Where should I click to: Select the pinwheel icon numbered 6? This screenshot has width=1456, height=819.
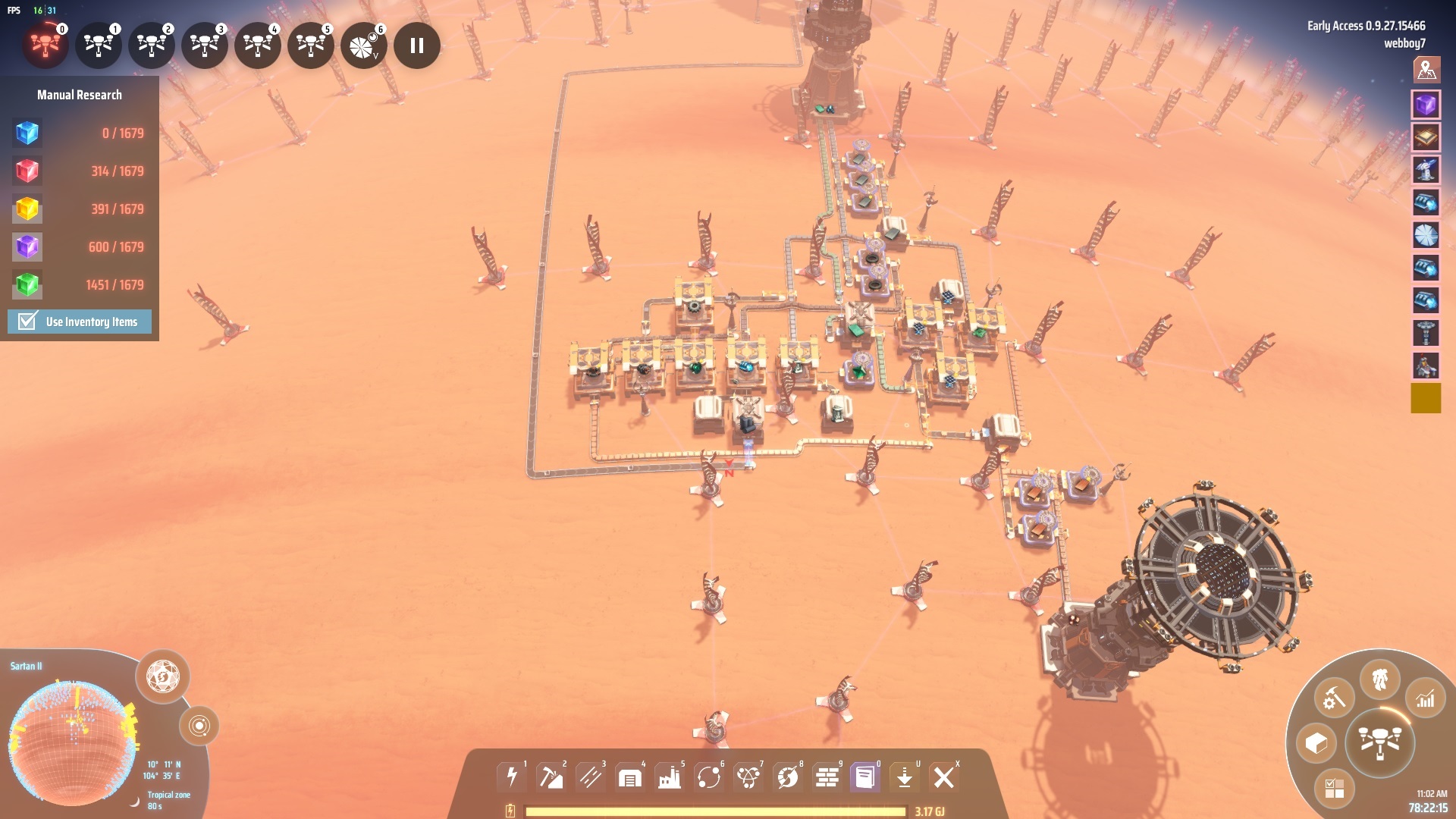pyautogui.click(x=363, y=46)
